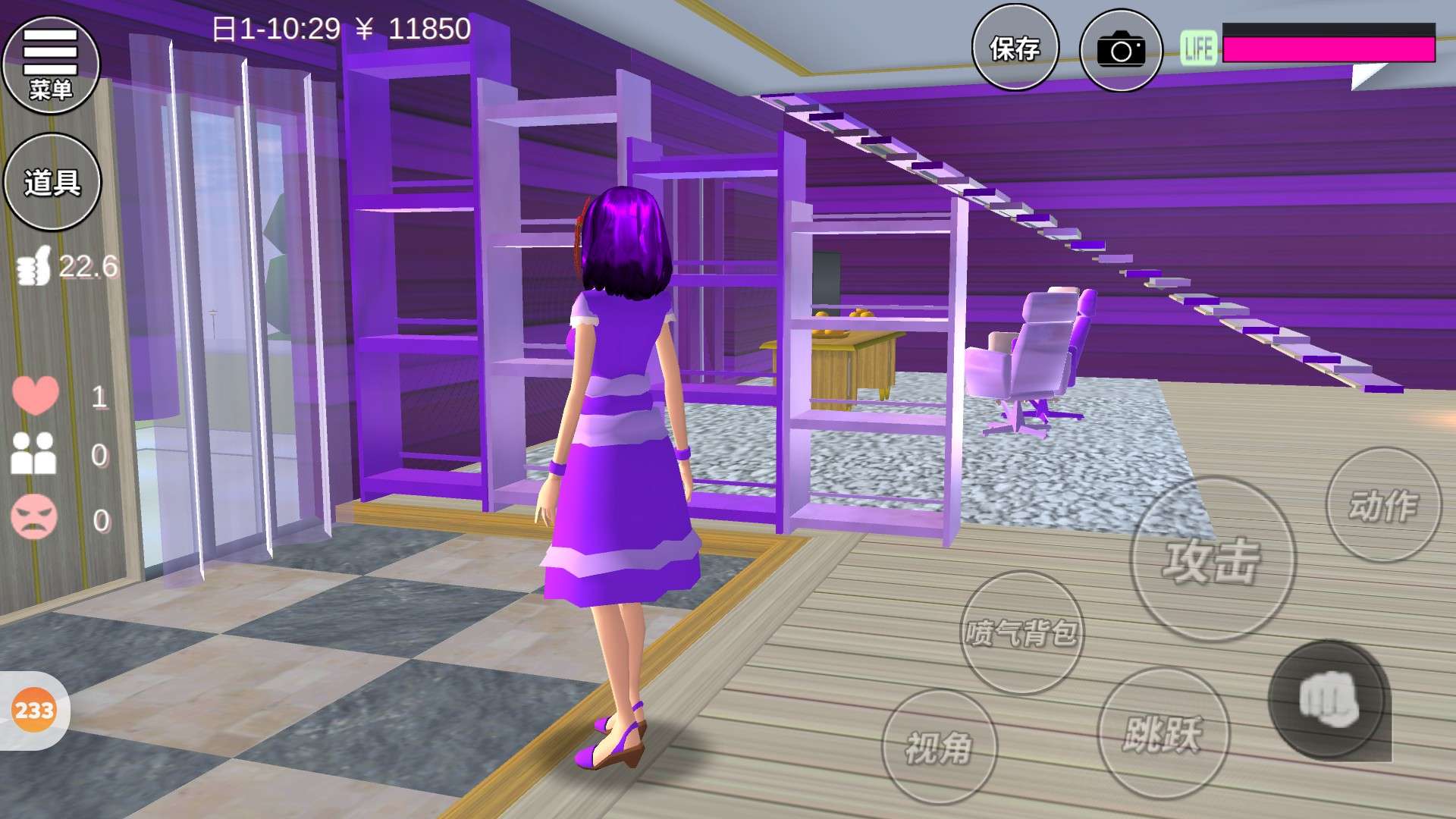Use the 喷气背包 jetpack button
This screenshot has height=819, width=1456.
click(x=1021, y=632)
